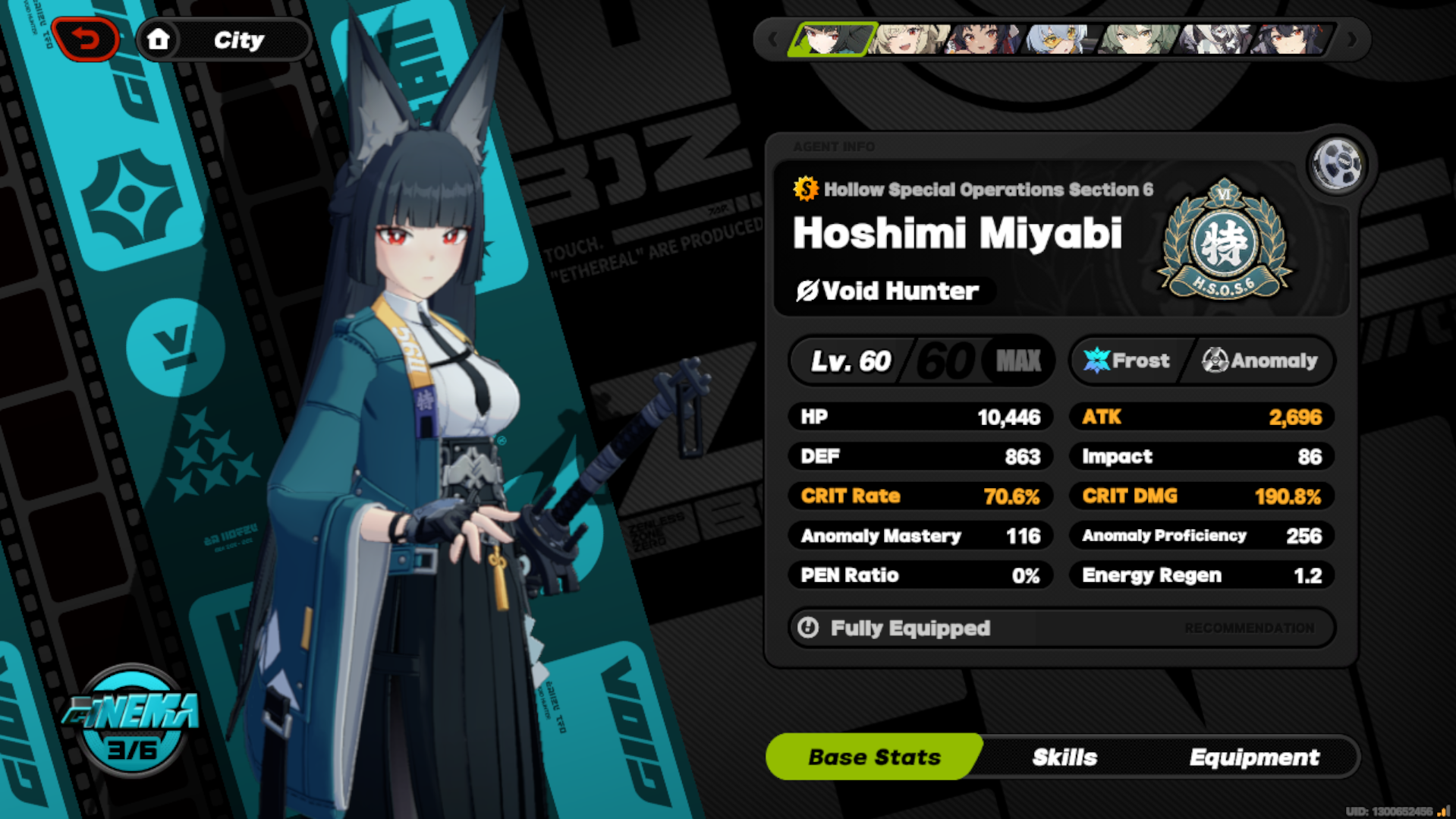Select the Home icon beside City

tap(160, 39)
